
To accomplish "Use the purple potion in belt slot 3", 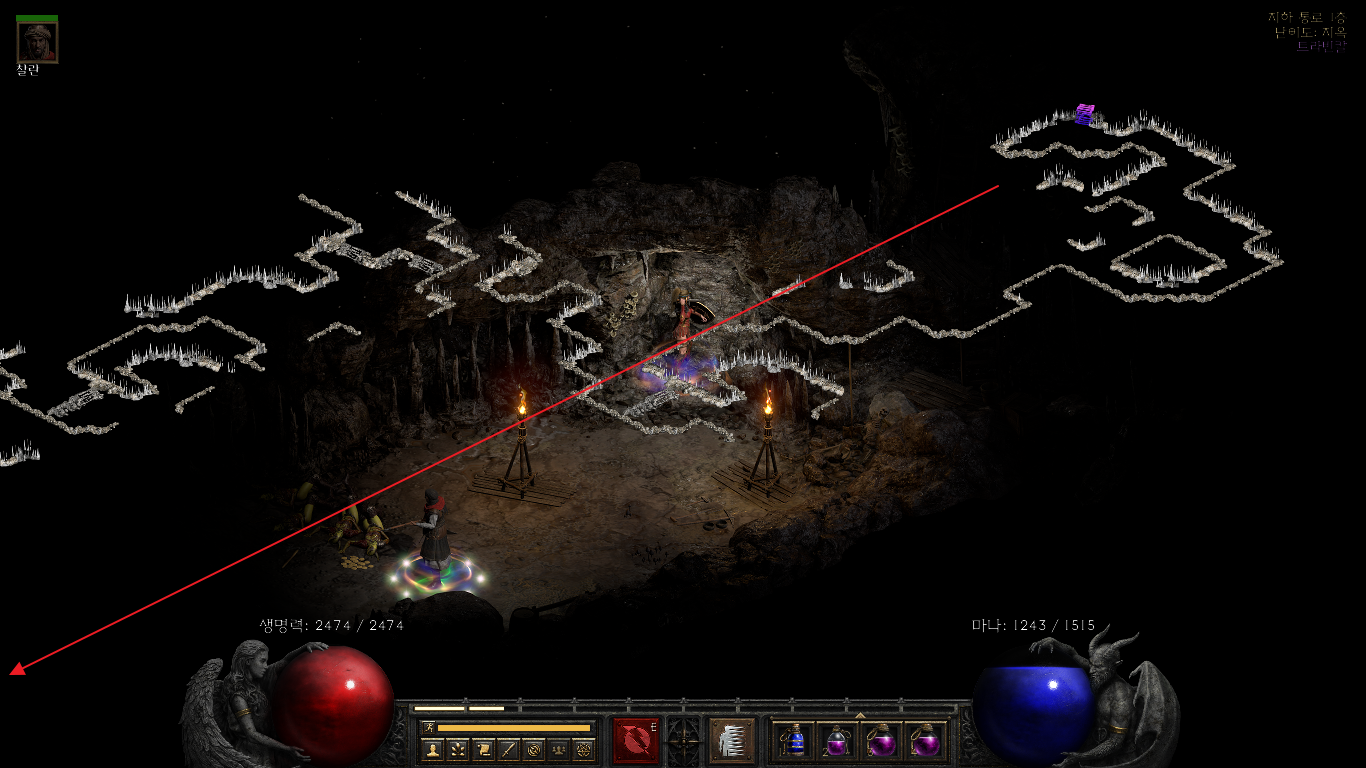I will [881, 742].
